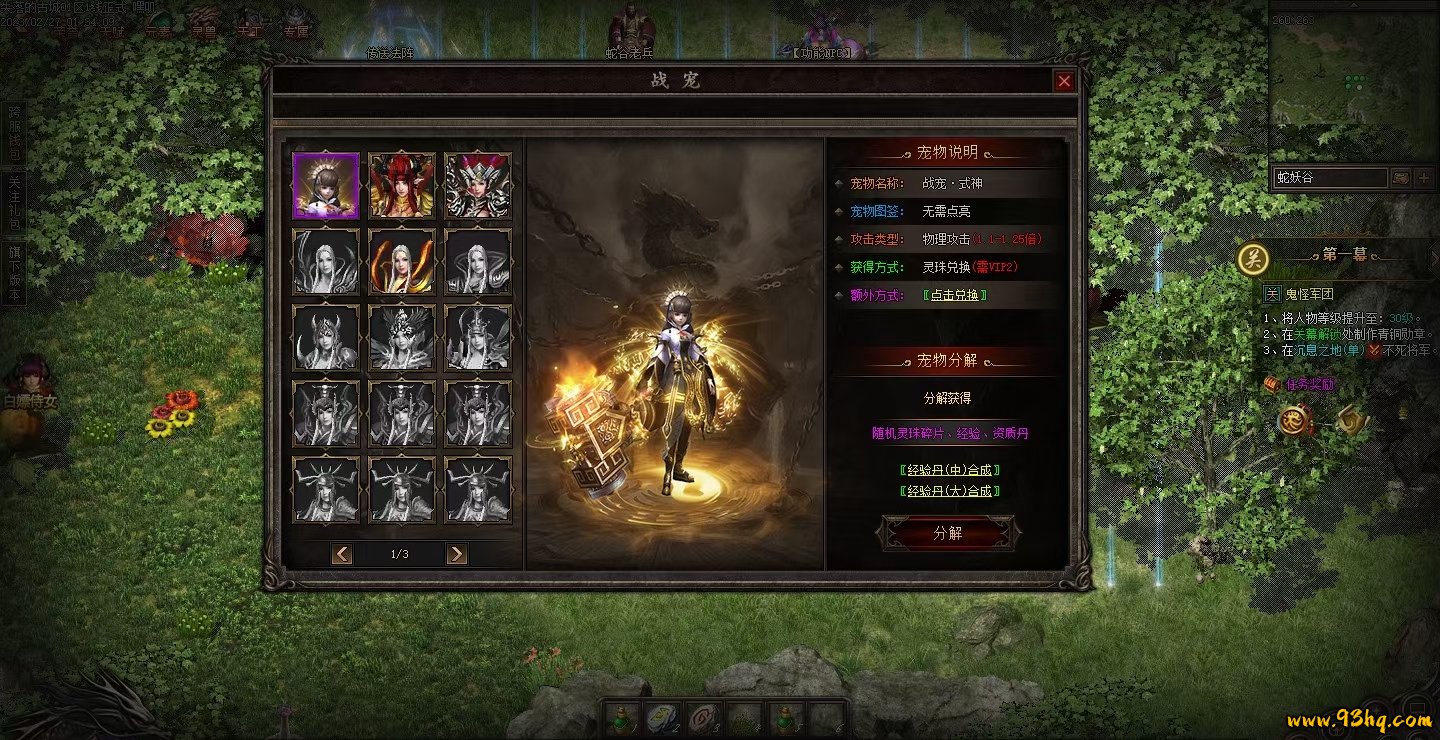
Task: Select the colored flame-wreathed blonde pet portrait
Action: (402, 262)
